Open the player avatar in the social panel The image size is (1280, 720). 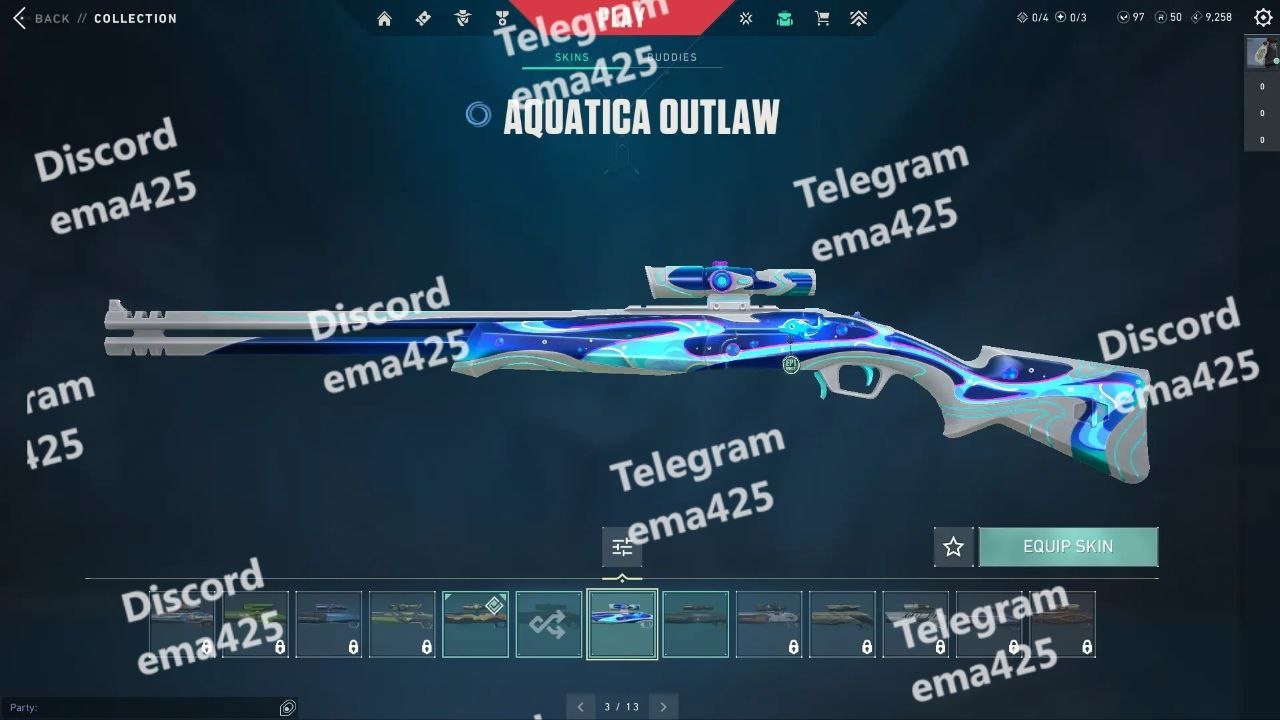click(1261, 52)
